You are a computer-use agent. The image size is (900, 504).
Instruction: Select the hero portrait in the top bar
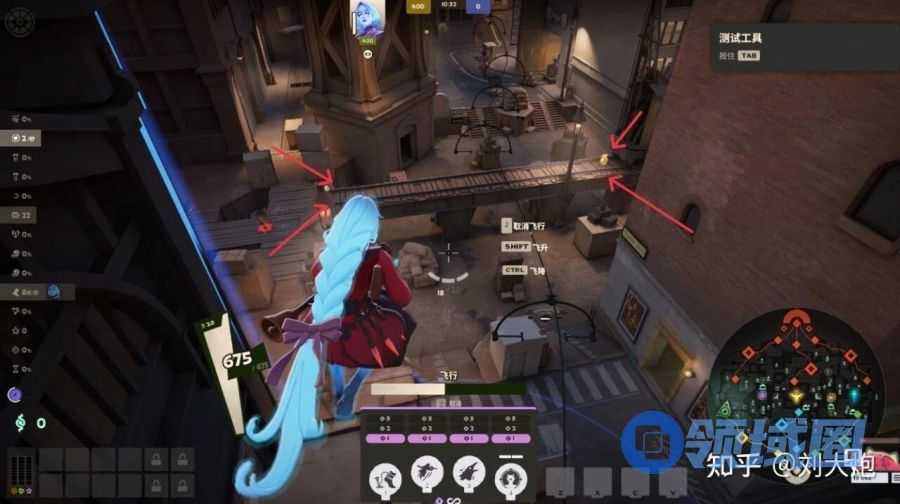pyautogui.click(x=366, y=20)
